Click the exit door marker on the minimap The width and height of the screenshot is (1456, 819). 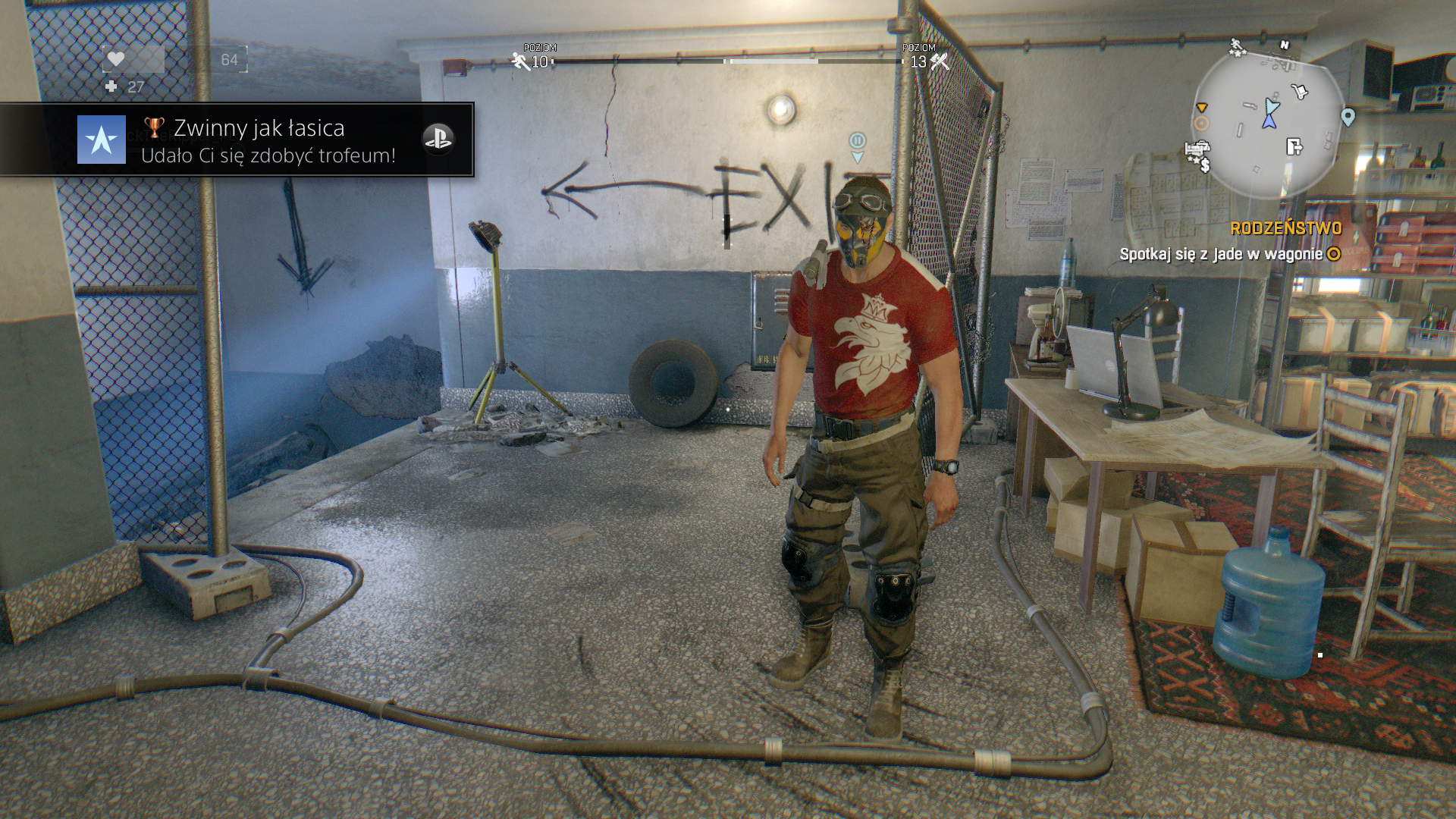pos(1294,146)
